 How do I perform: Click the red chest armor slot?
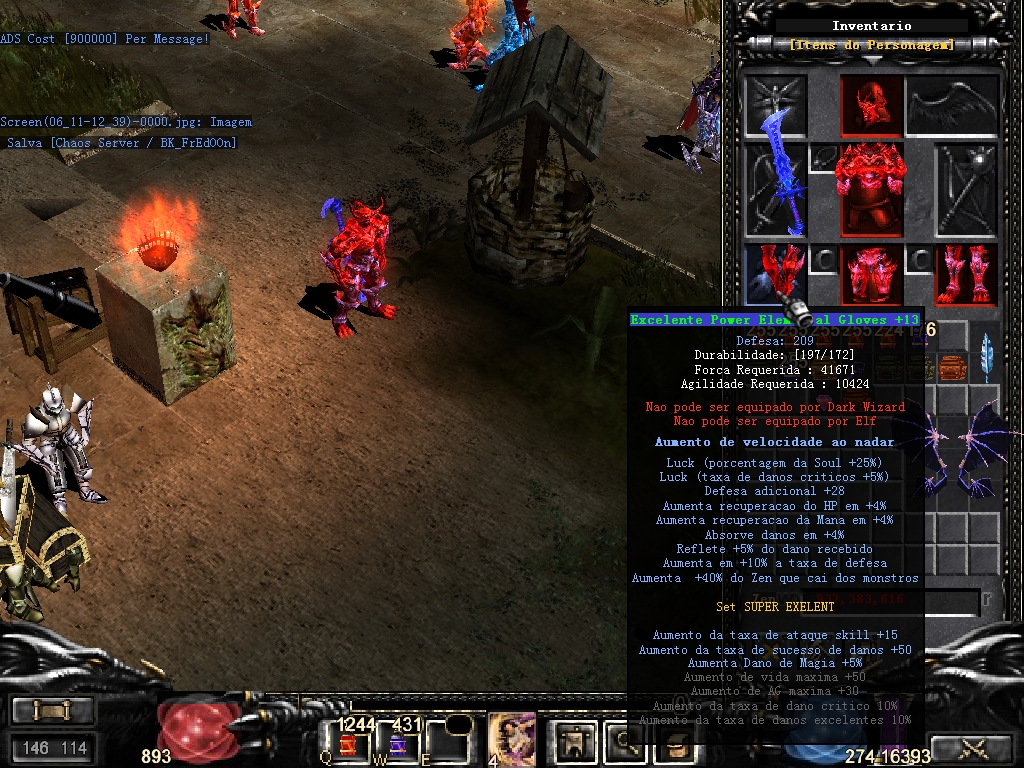click(x=869, y=189)
